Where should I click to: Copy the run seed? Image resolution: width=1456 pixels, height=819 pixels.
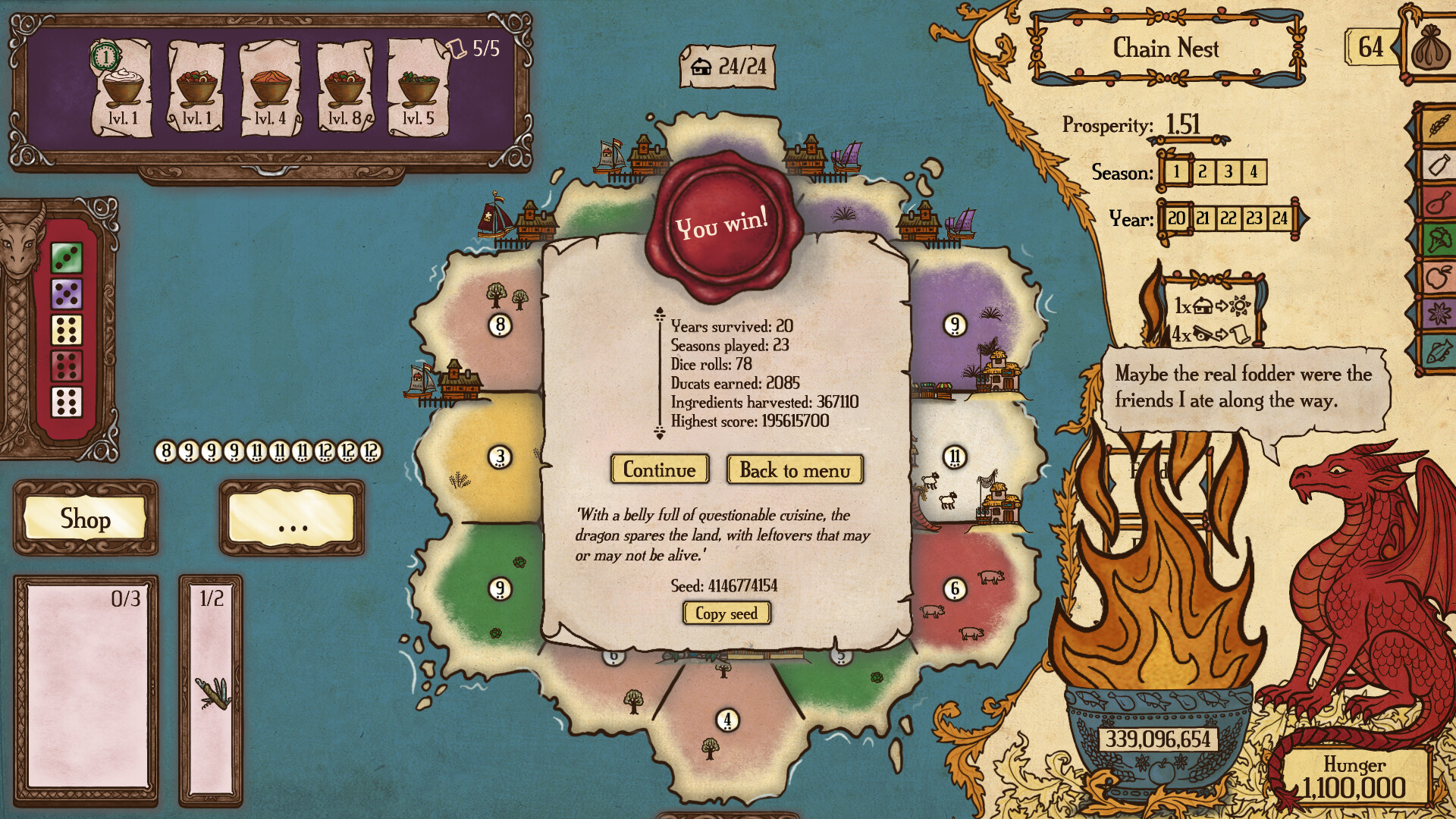726,613
